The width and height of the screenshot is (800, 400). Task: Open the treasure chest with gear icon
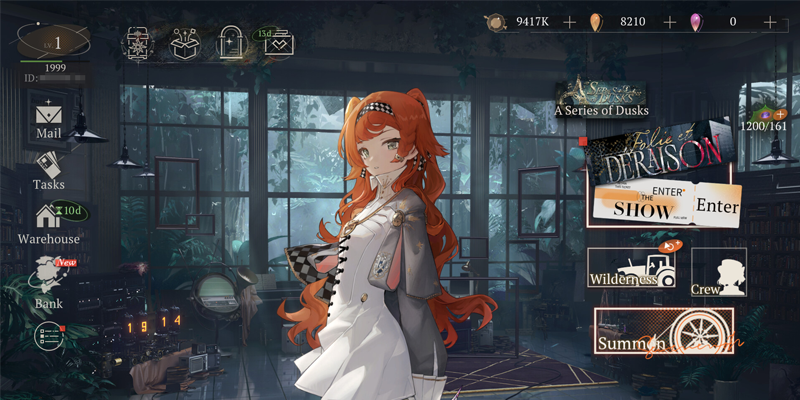138,43
